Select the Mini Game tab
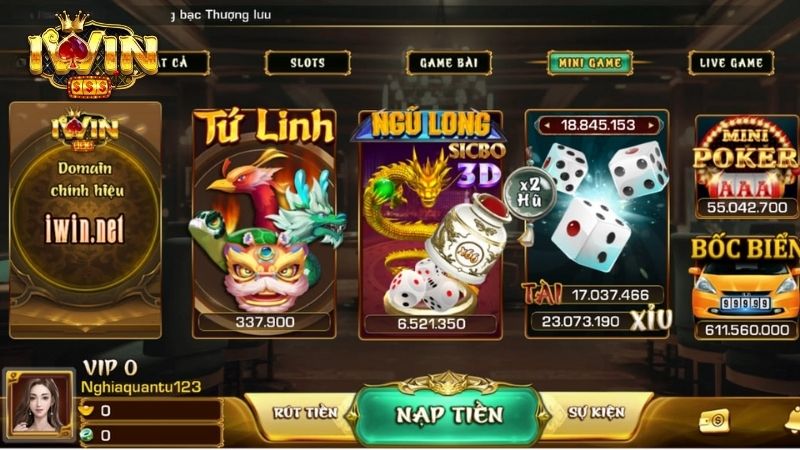Viewport: 800px width, 450px height. 589,62
